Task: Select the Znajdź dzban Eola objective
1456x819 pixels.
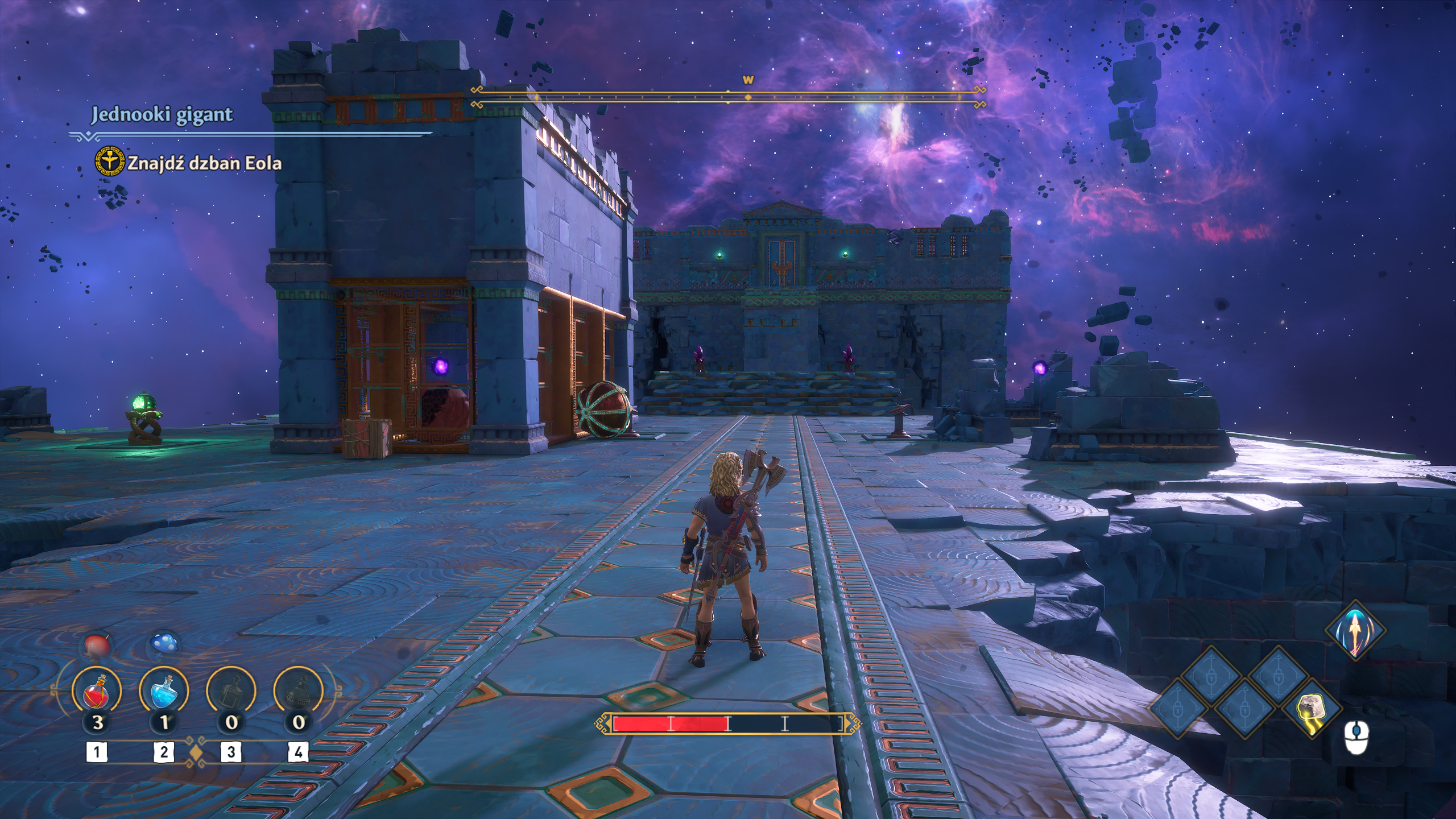Action: (204, 164)
